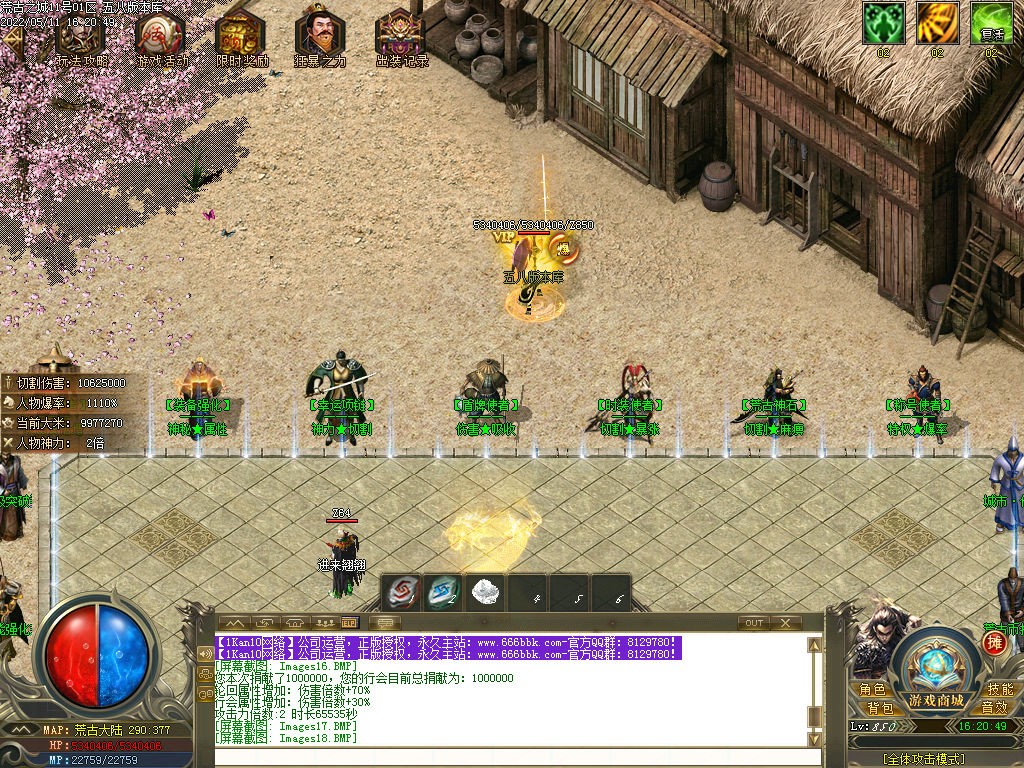Select the golden slash buff icon
This screenshot has width=1024, height=768.
938,24
